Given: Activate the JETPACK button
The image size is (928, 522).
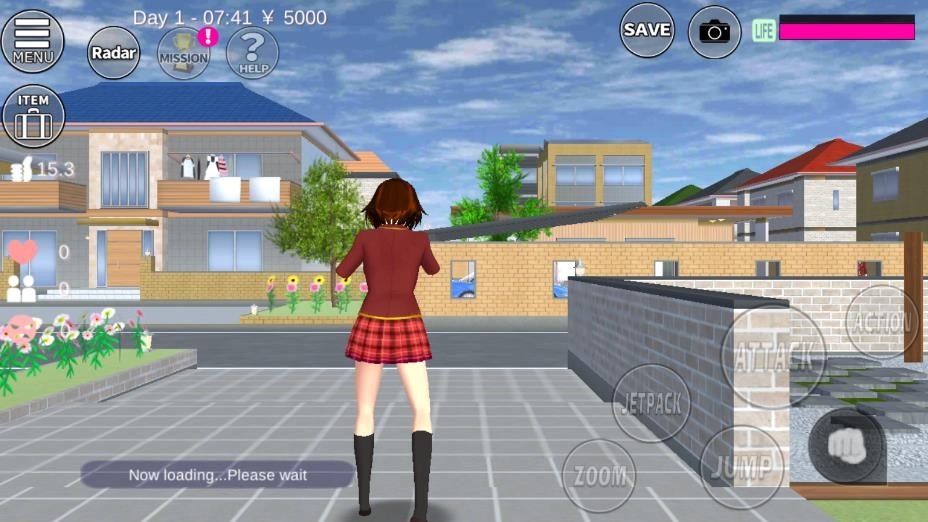Looking at the screenshot, I should tap(651, 403).
